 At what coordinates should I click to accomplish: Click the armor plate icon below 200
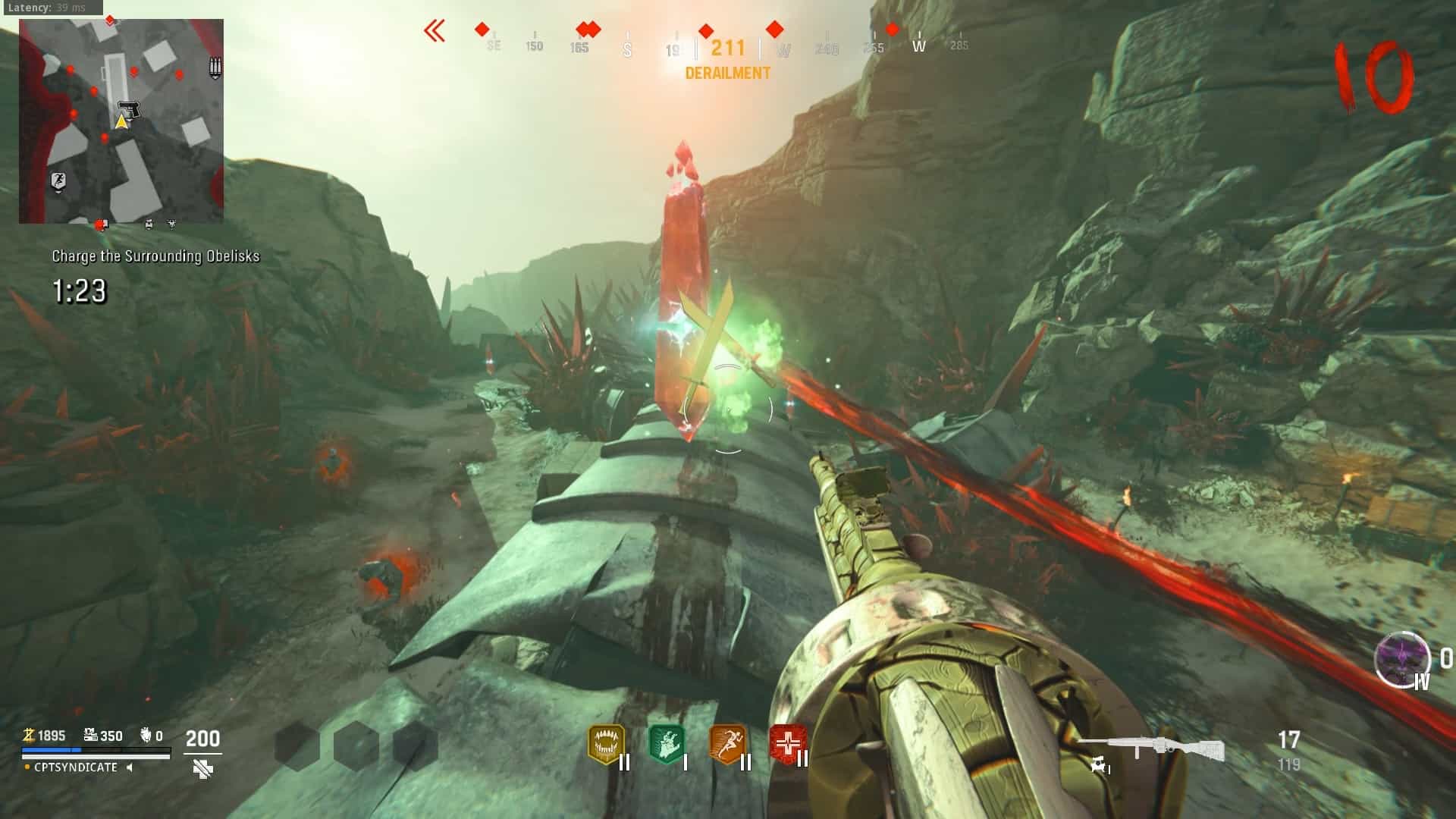[202, 770]
